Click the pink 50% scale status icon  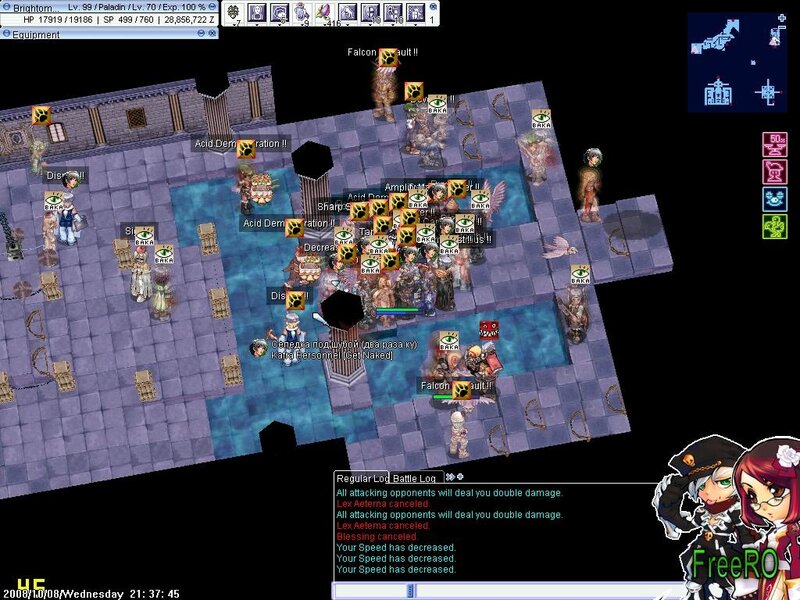[x=774, y=141]
